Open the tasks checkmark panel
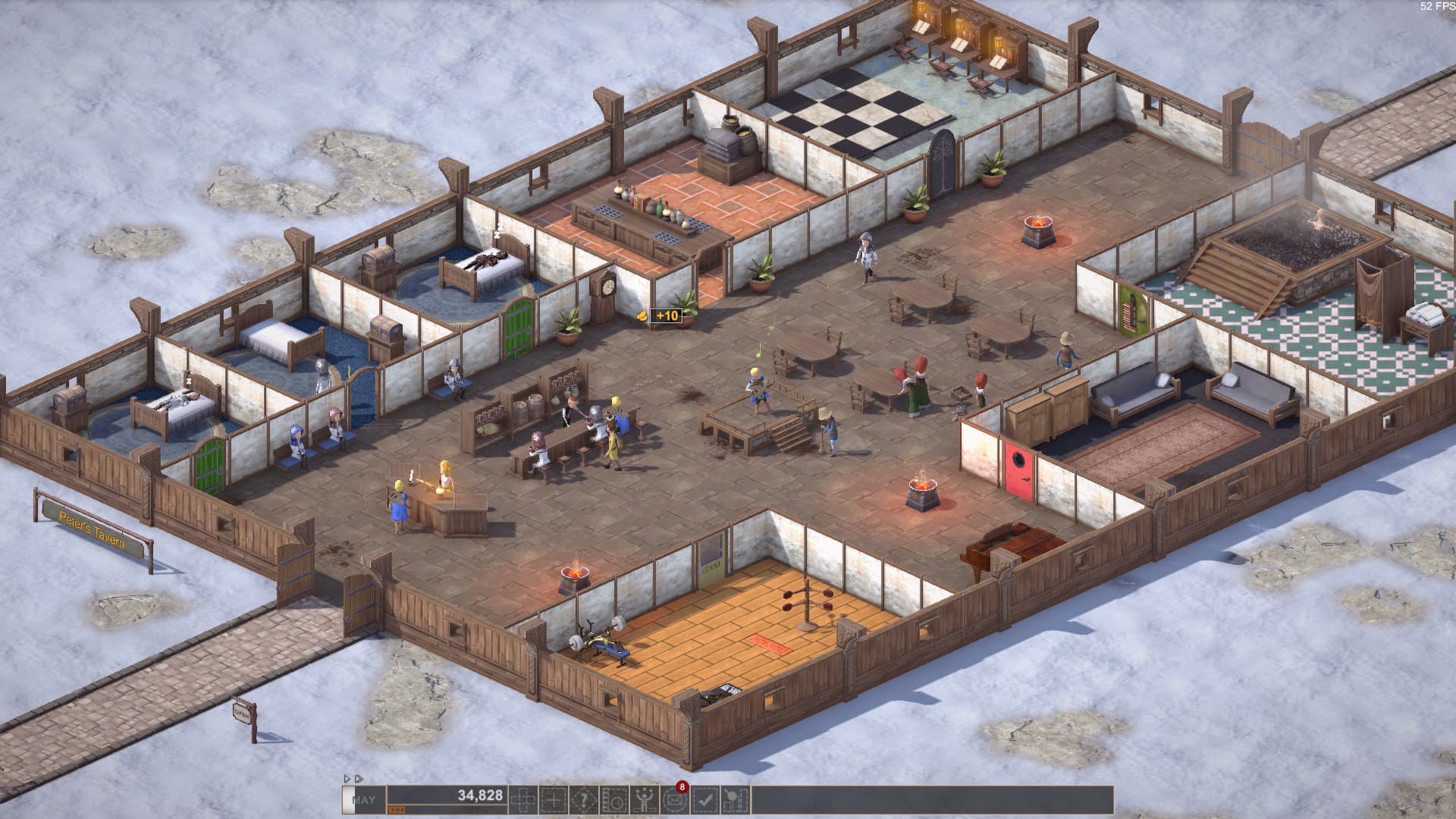1456x819 pixels. point(704,798)
